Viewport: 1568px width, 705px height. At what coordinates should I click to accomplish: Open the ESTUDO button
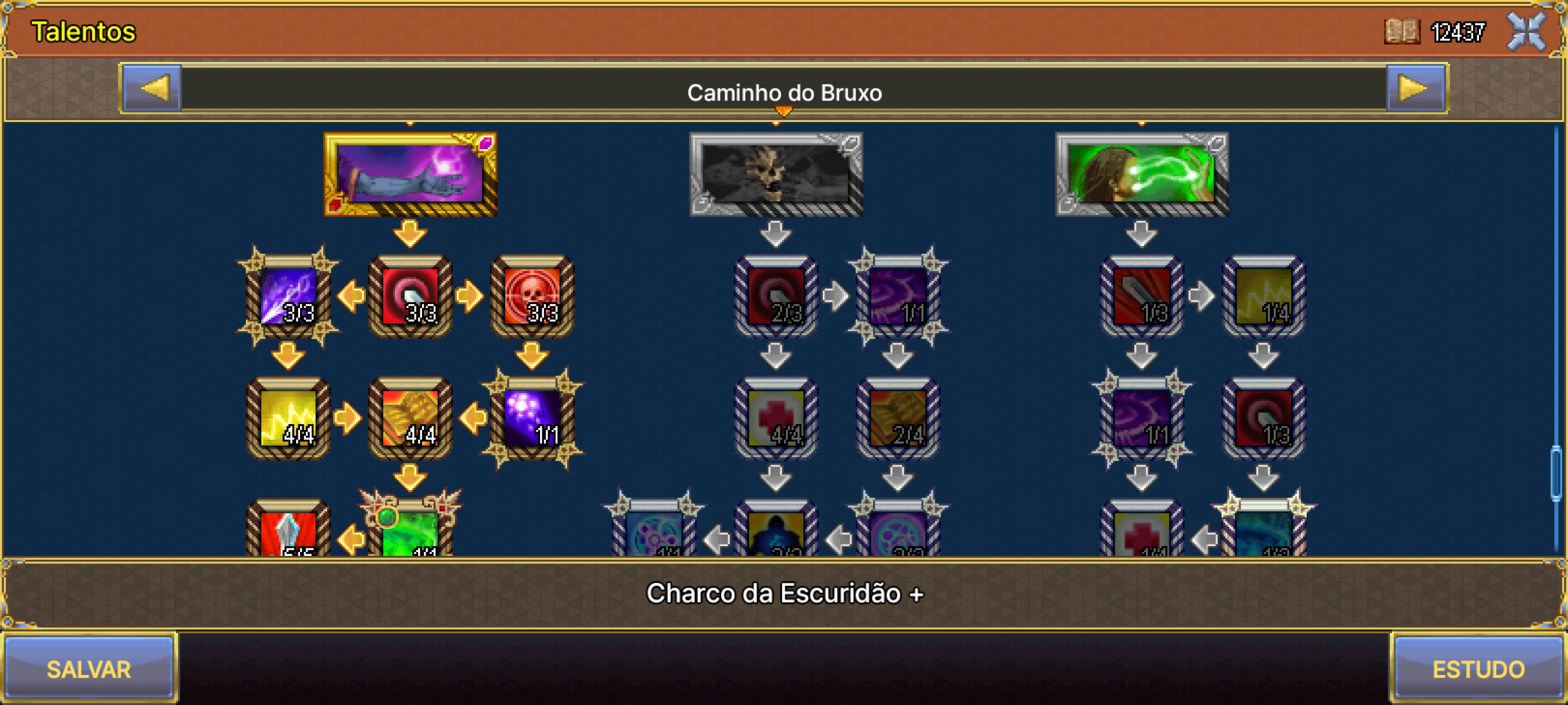click(x=1478, y=669)
